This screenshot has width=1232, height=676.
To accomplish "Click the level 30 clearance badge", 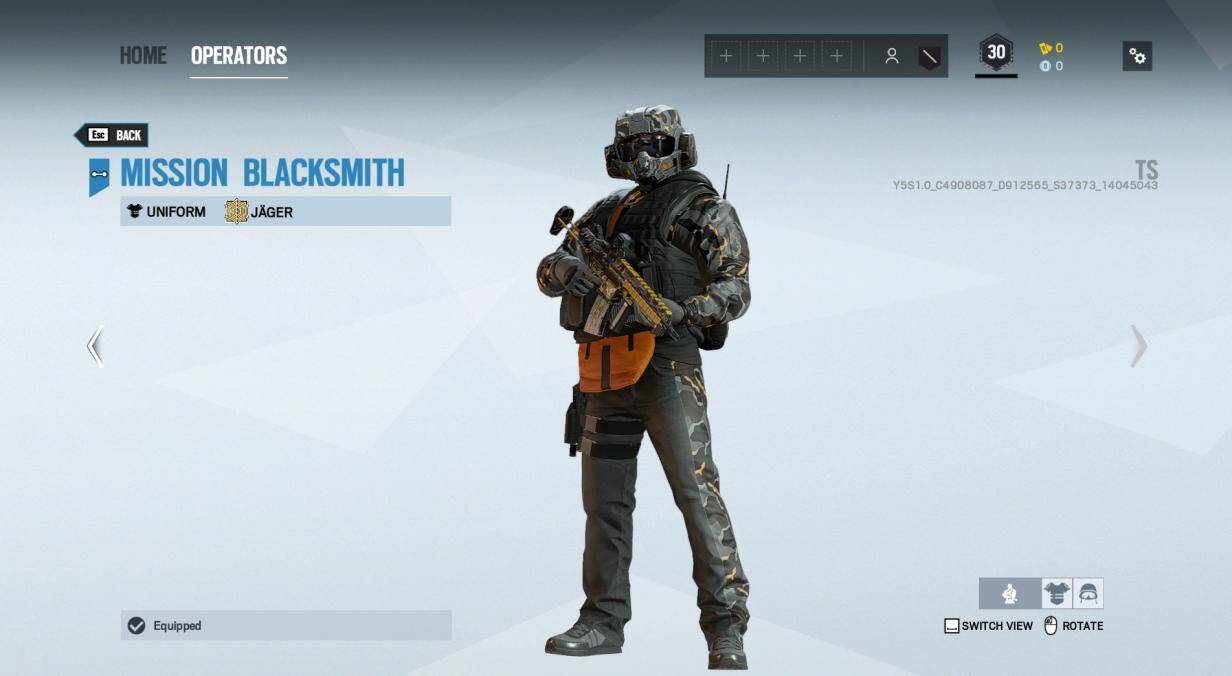I will [x=996, y=54].
